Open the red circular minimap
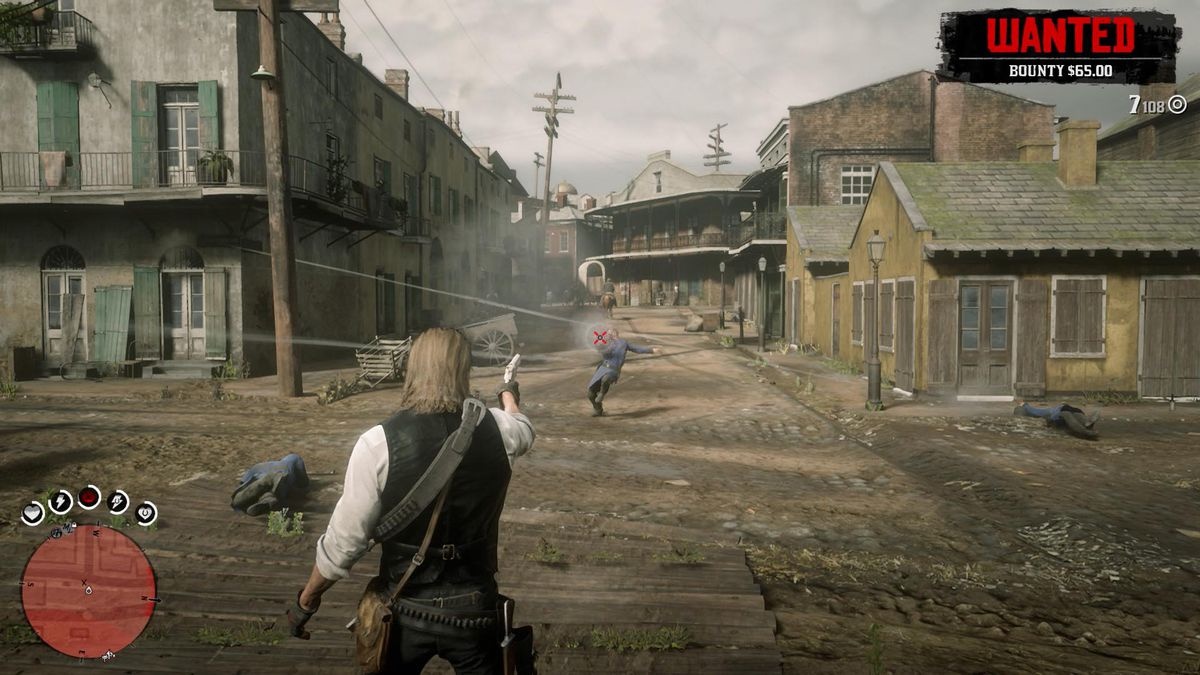 pos(88,591)
